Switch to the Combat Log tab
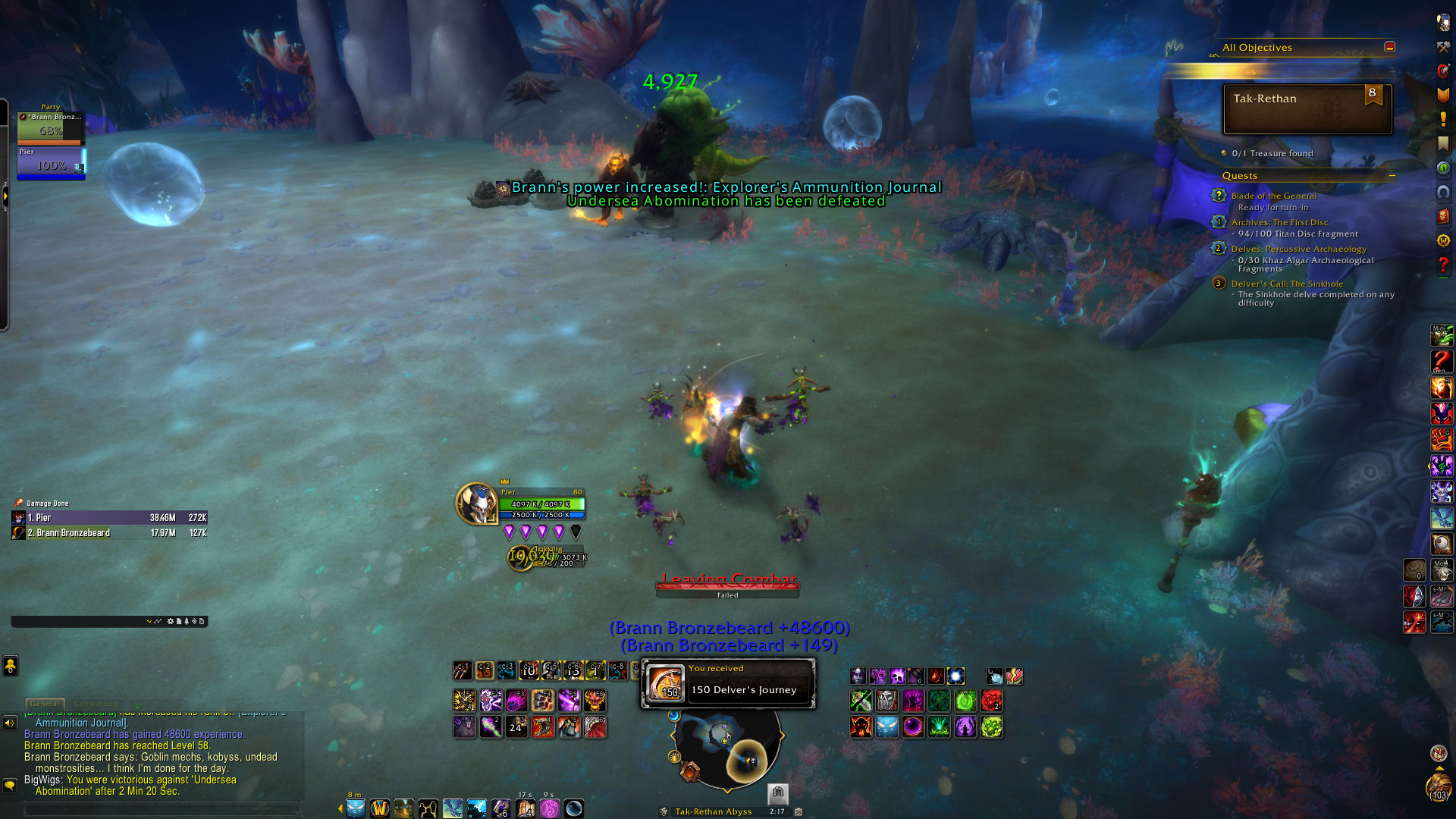This screenshot has height=819, width=1456. pyautogui.click(x=96, y=704)
